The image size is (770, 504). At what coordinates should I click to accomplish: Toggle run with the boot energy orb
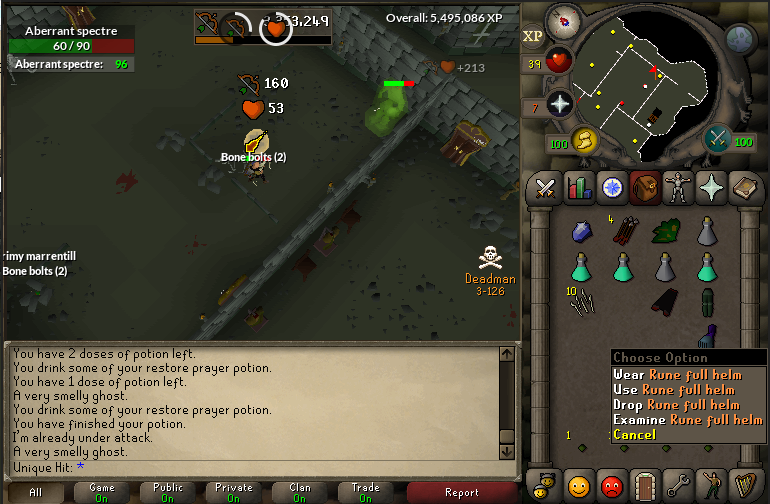tap(584, 141)
